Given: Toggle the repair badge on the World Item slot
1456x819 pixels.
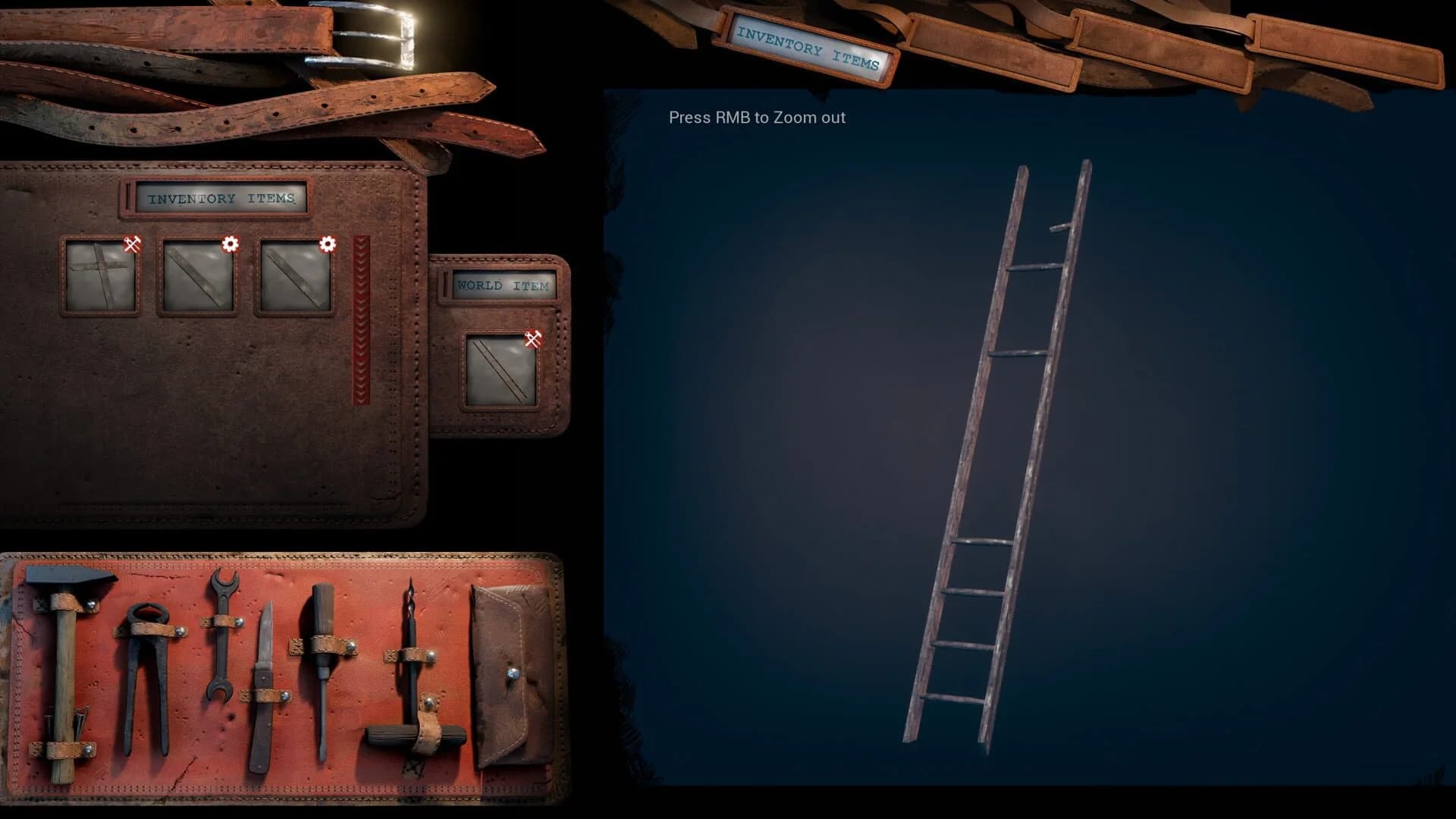Looking at the screenshot, I should click(x=533, y=338).
